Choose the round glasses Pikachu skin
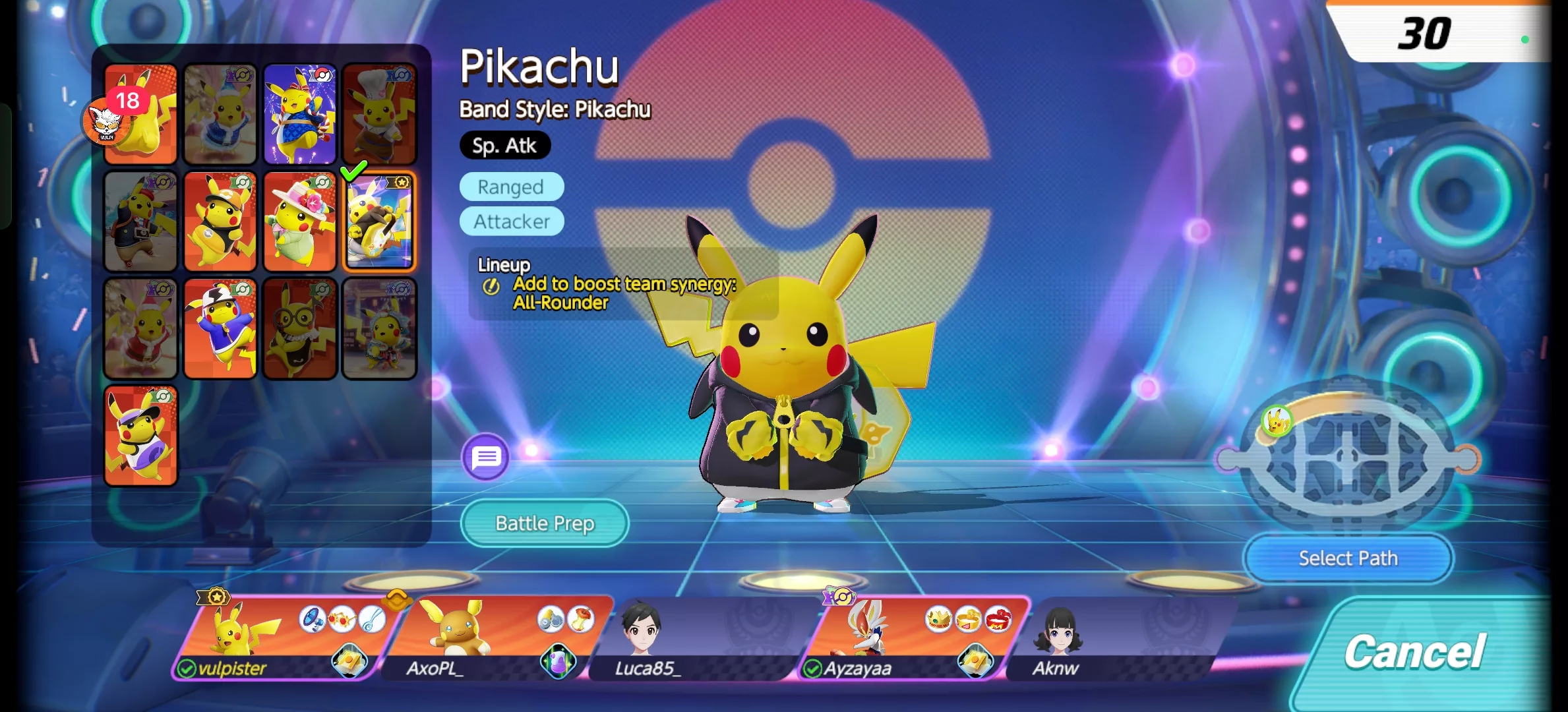Image resolution: width=1568 pixels, height=712 pixels. (x=300, y=328)
